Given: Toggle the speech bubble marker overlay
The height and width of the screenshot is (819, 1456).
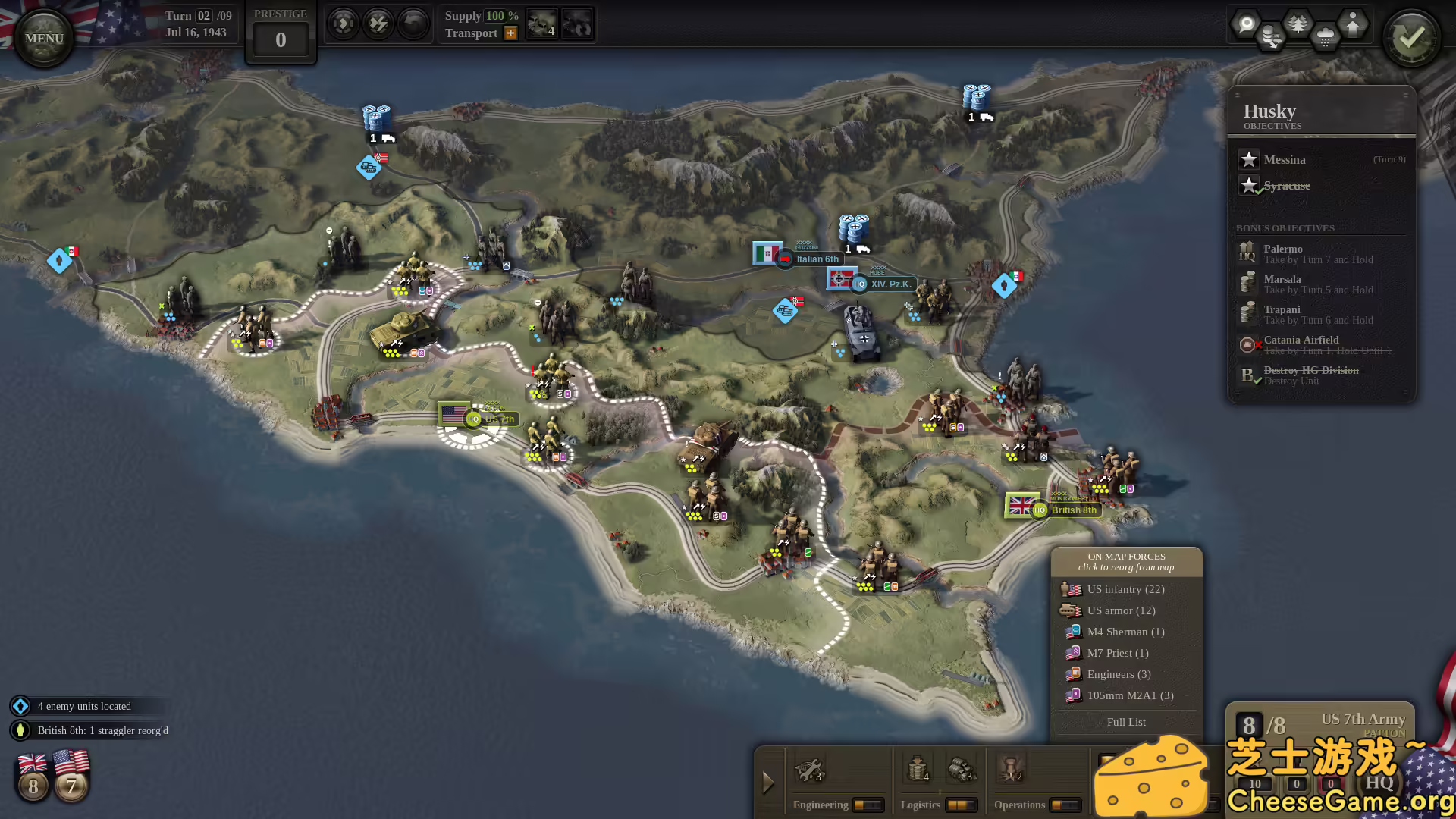Looking at the screenshot, I should pyautogui.click(x=1246, y=24).
